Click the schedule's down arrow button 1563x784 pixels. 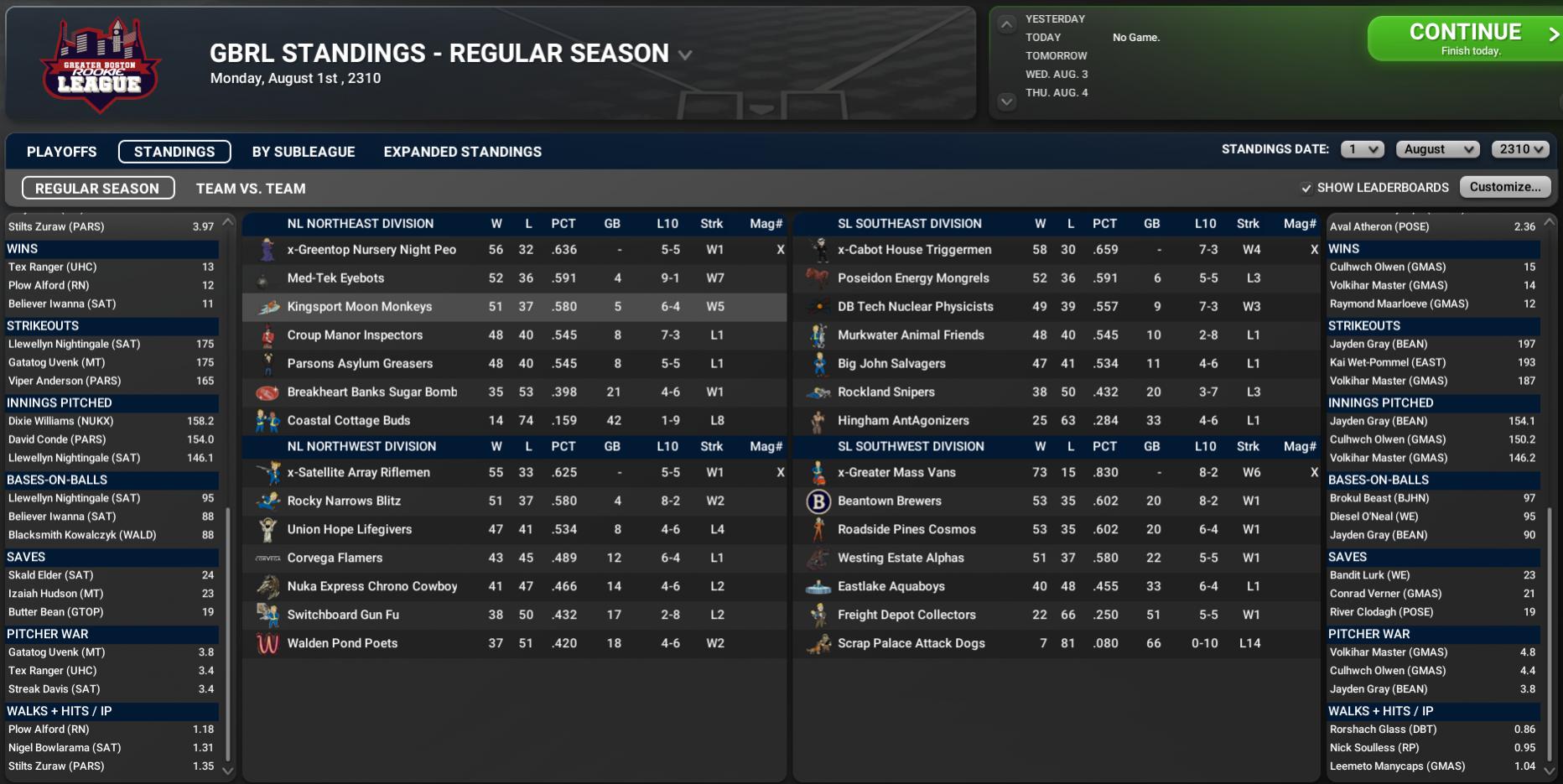(1006, 101)
